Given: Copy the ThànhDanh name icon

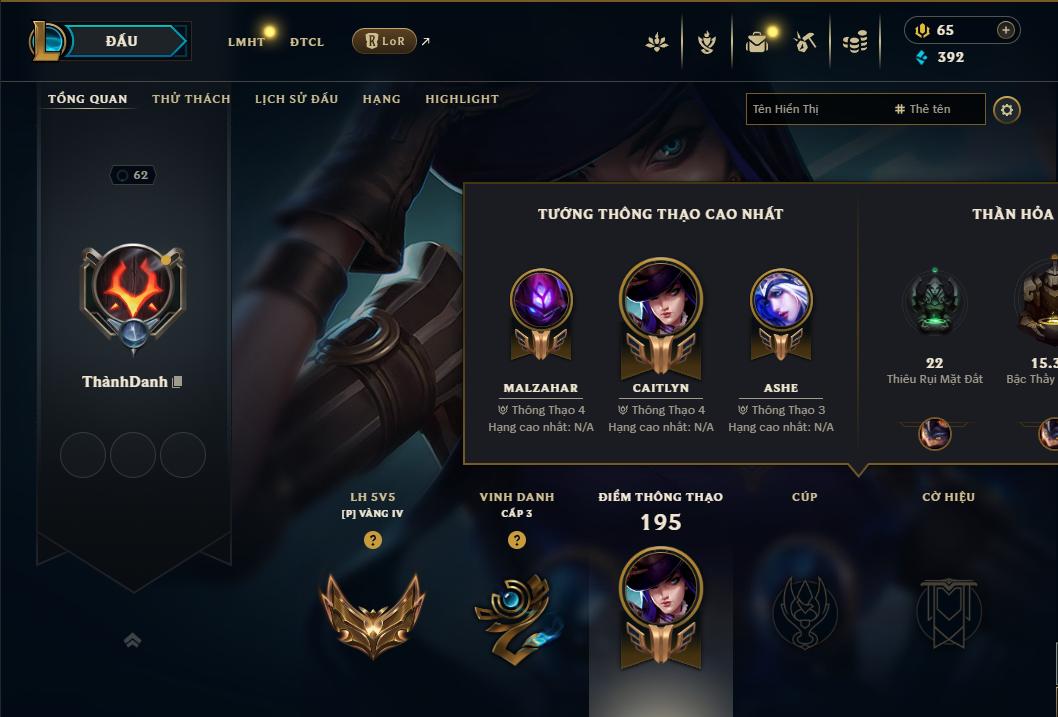Looking at the screenshot, I should [x=177, y=382].
